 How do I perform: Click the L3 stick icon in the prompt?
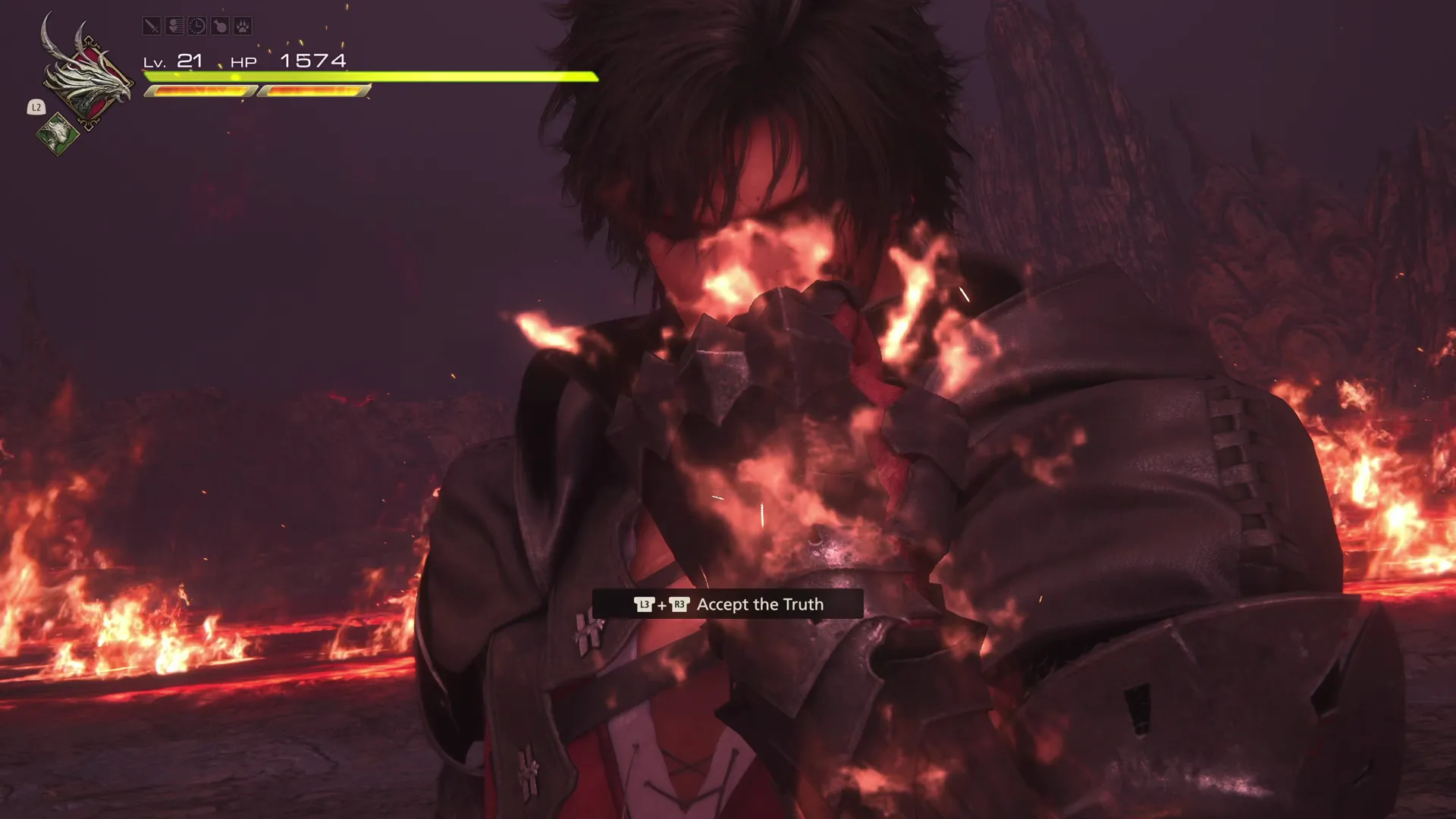pyautogui.click(x=644, y=604)
